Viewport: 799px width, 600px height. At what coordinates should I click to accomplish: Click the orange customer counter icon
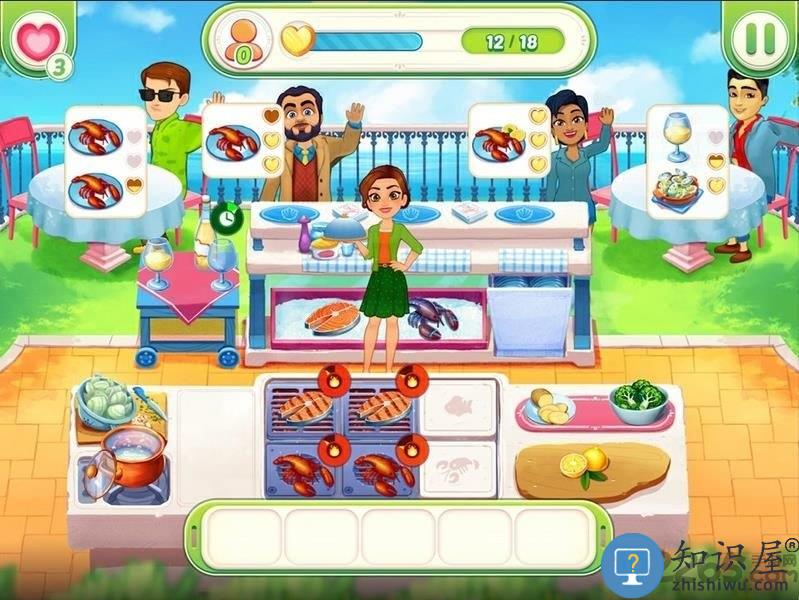point(241,40)
